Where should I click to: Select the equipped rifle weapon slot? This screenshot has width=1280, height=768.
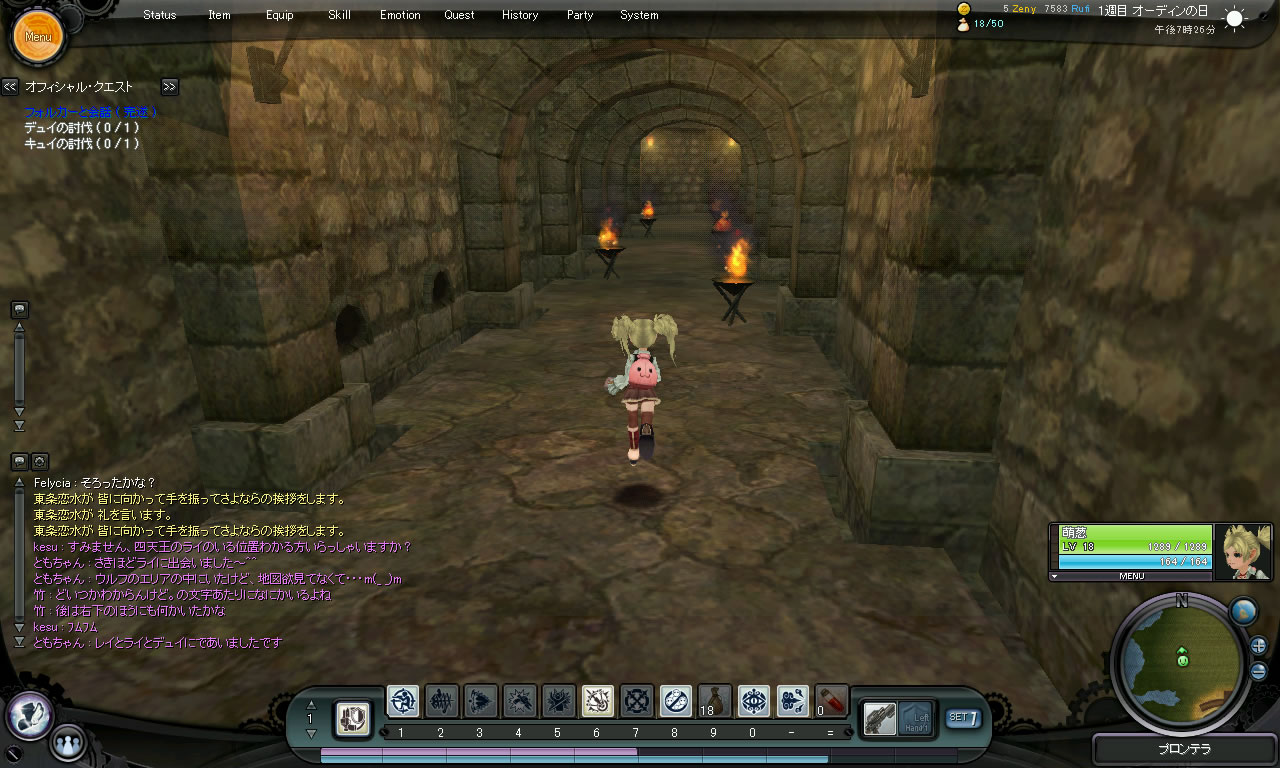click(x=880, y=717)
